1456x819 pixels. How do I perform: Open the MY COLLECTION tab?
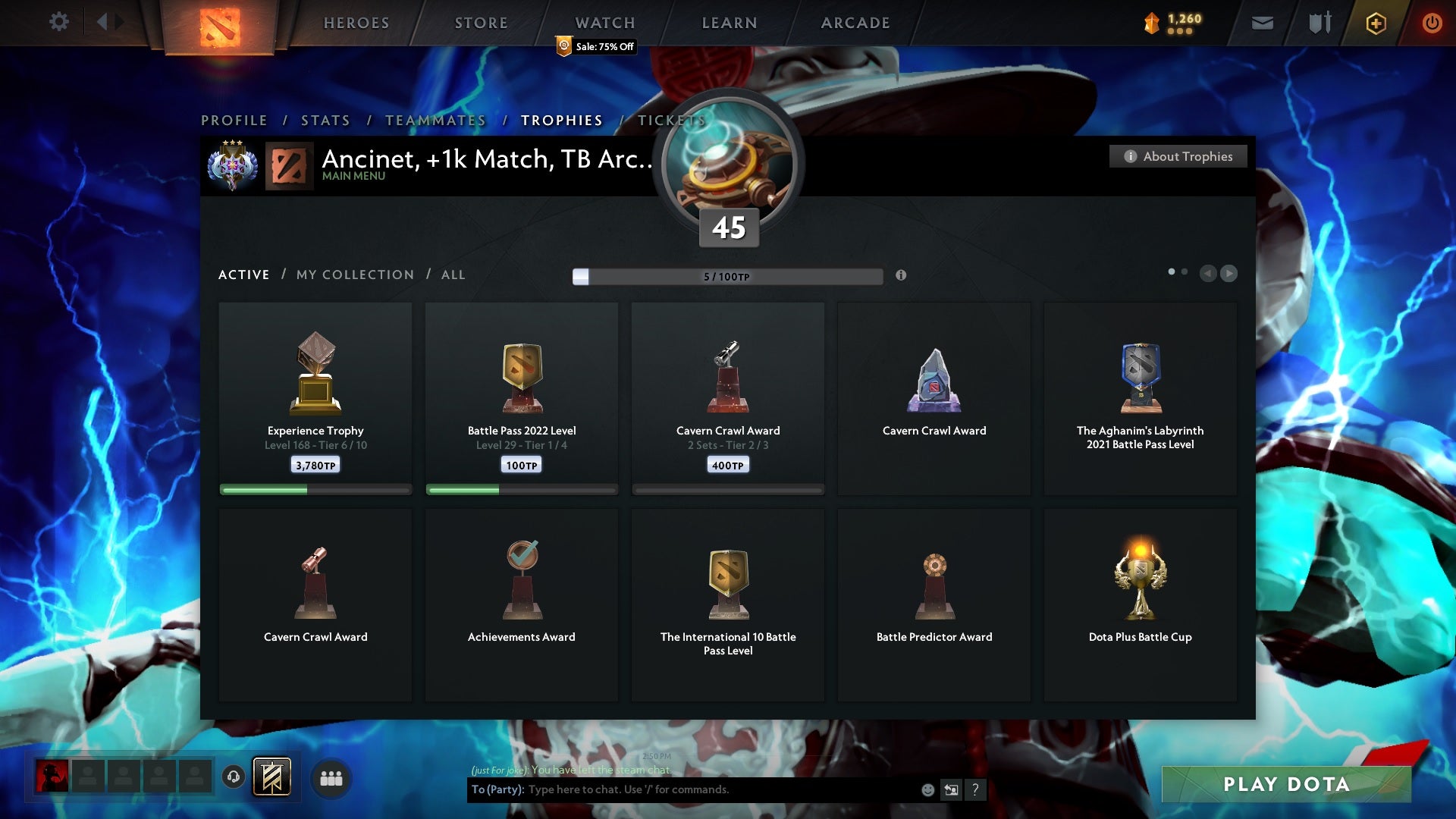[x=354, y=275]
